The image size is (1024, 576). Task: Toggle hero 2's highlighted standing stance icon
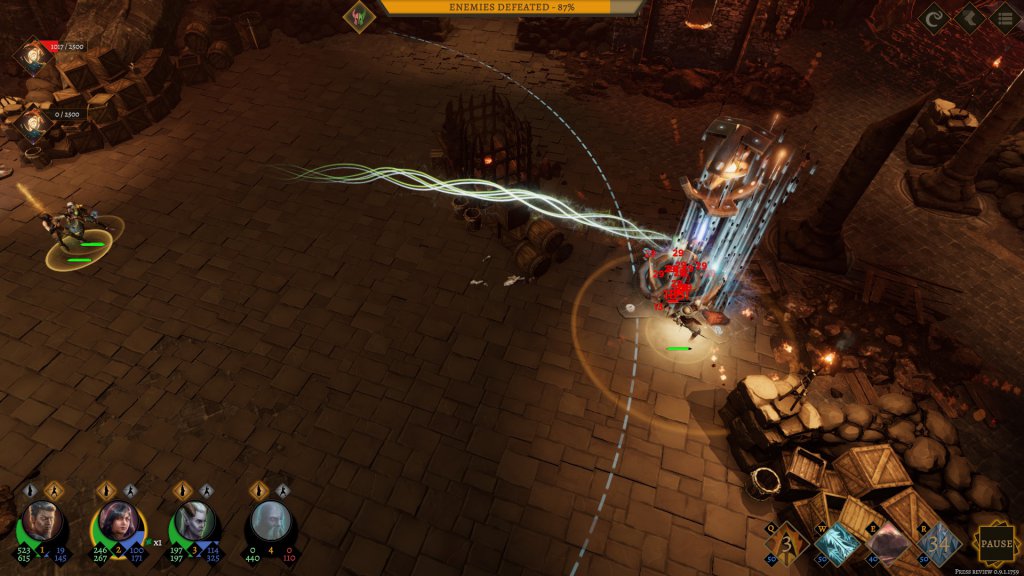click(105, 490)
